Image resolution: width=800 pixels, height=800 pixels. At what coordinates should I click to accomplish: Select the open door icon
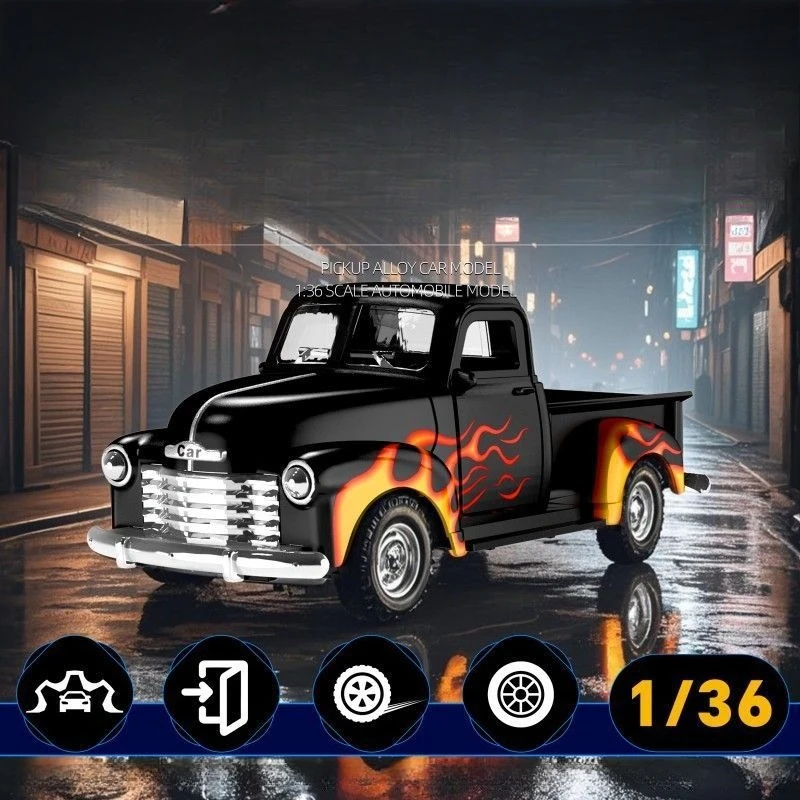(221, 692)
